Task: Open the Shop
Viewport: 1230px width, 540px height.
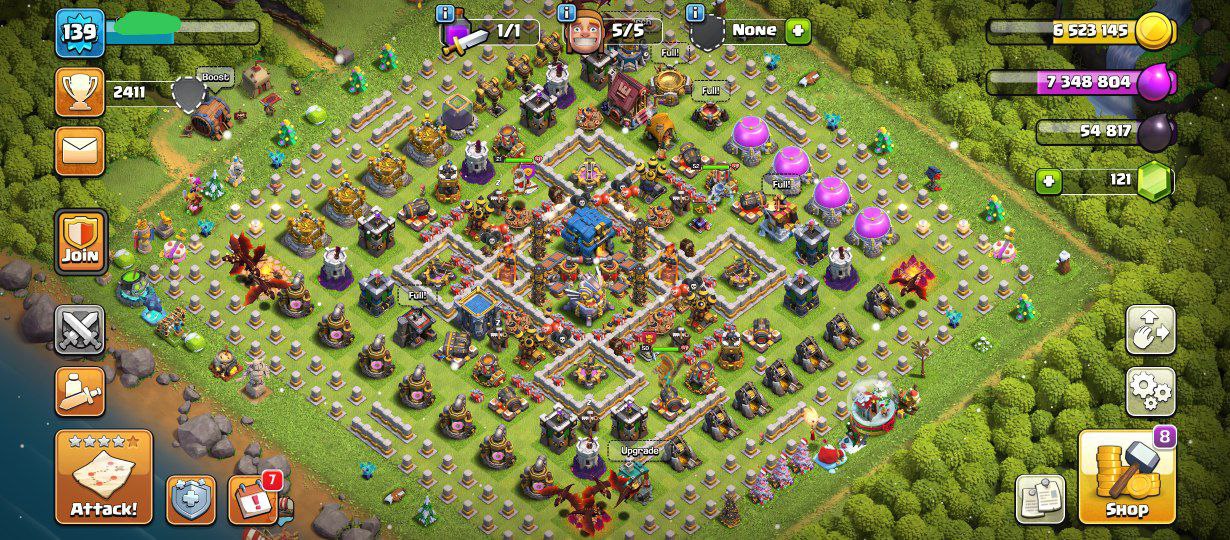Action: coord(1126,478)
